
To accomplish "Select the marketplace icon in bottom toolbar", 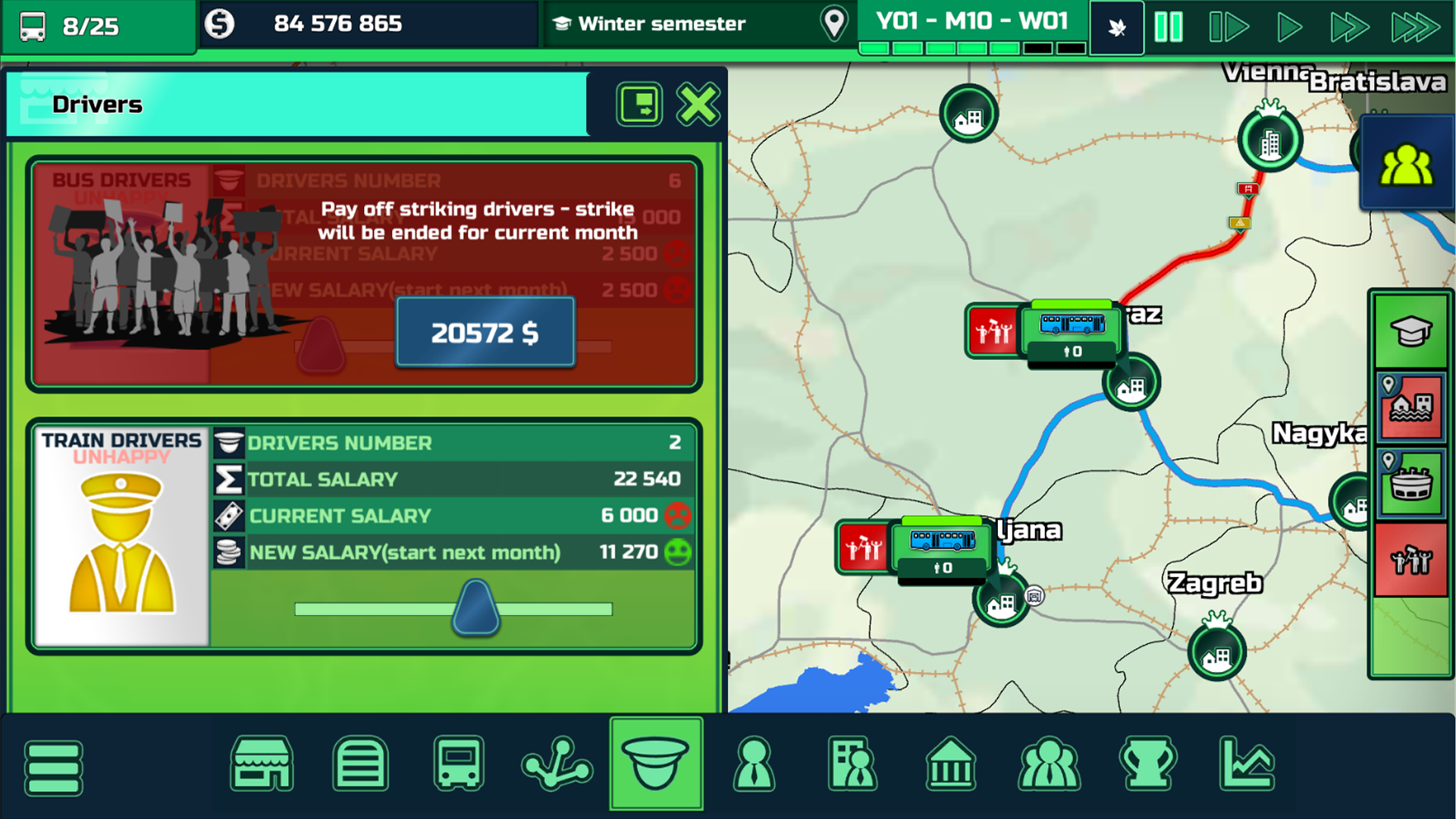I will pos(262,764).
